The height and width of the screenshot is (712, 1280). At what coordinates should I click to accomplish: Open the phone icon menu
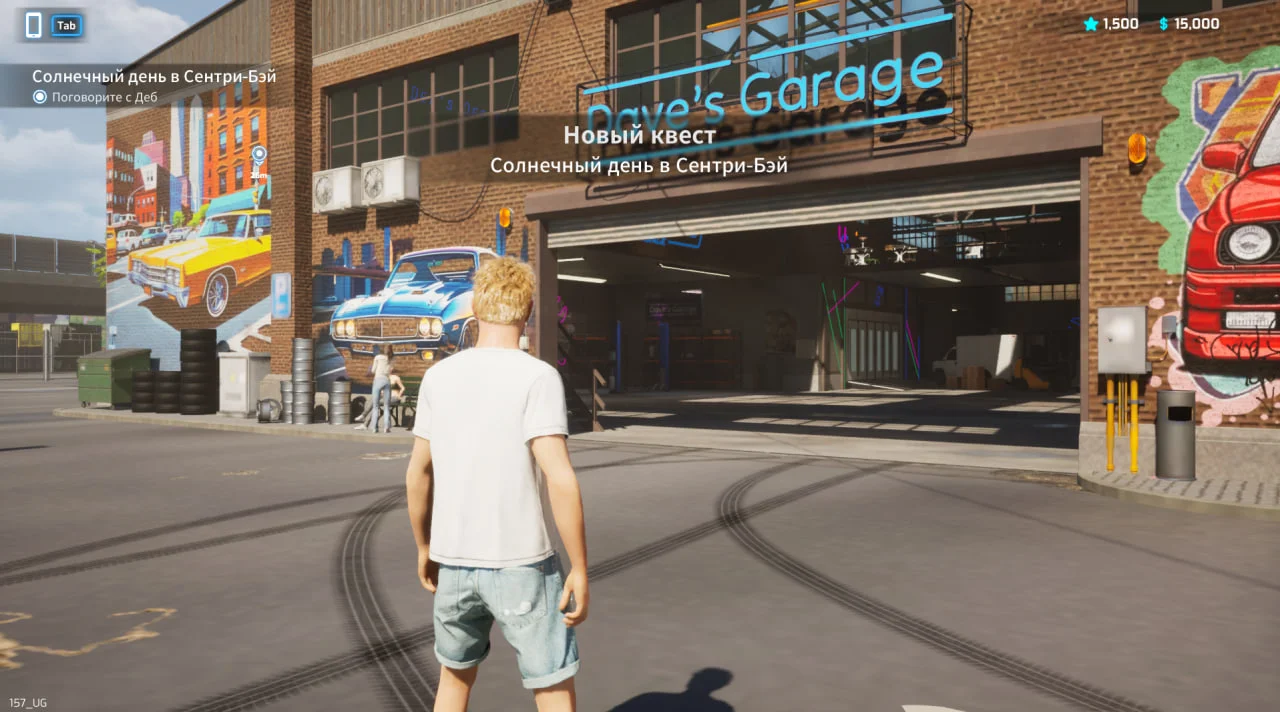34,26
